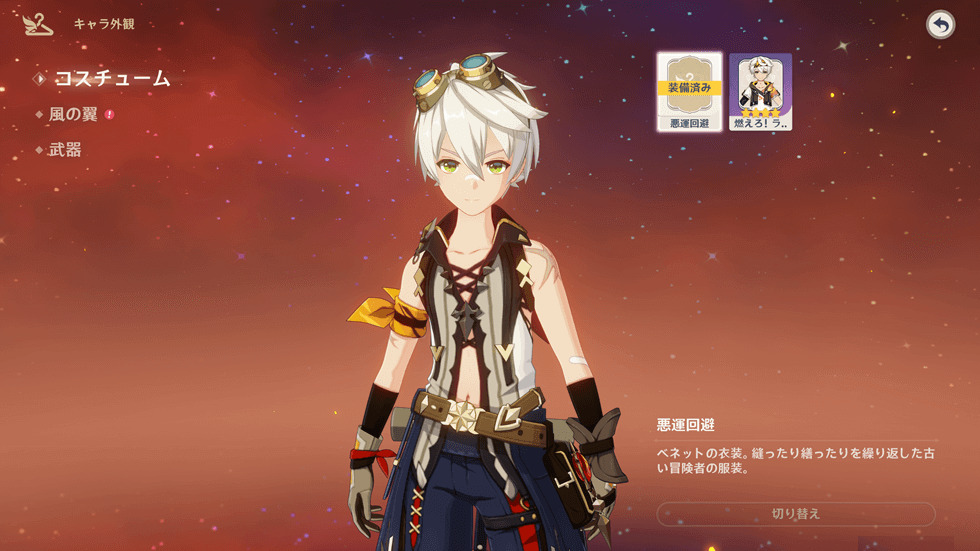Switch to the 風の翼 category
Viewport: 980px width, 551px height.
click(x=73, y=115)
